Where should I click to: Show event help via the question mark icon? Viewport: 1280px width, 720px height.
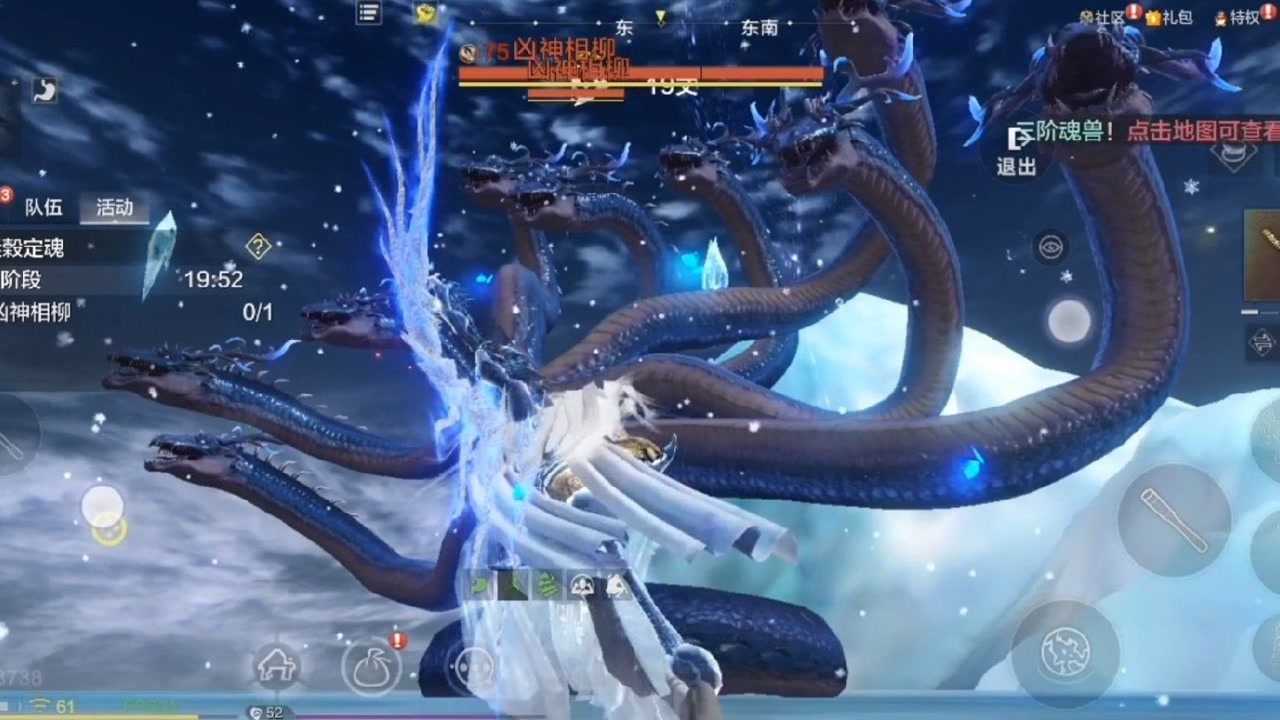tap(258, 246)
